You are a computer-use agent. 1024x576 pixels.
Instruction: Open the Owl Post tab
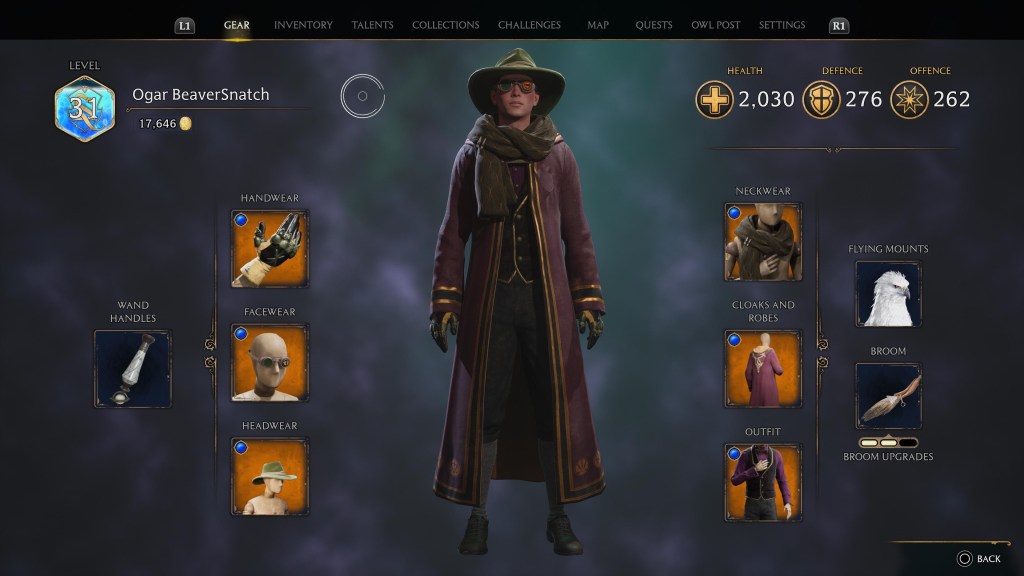click(715, 25)
